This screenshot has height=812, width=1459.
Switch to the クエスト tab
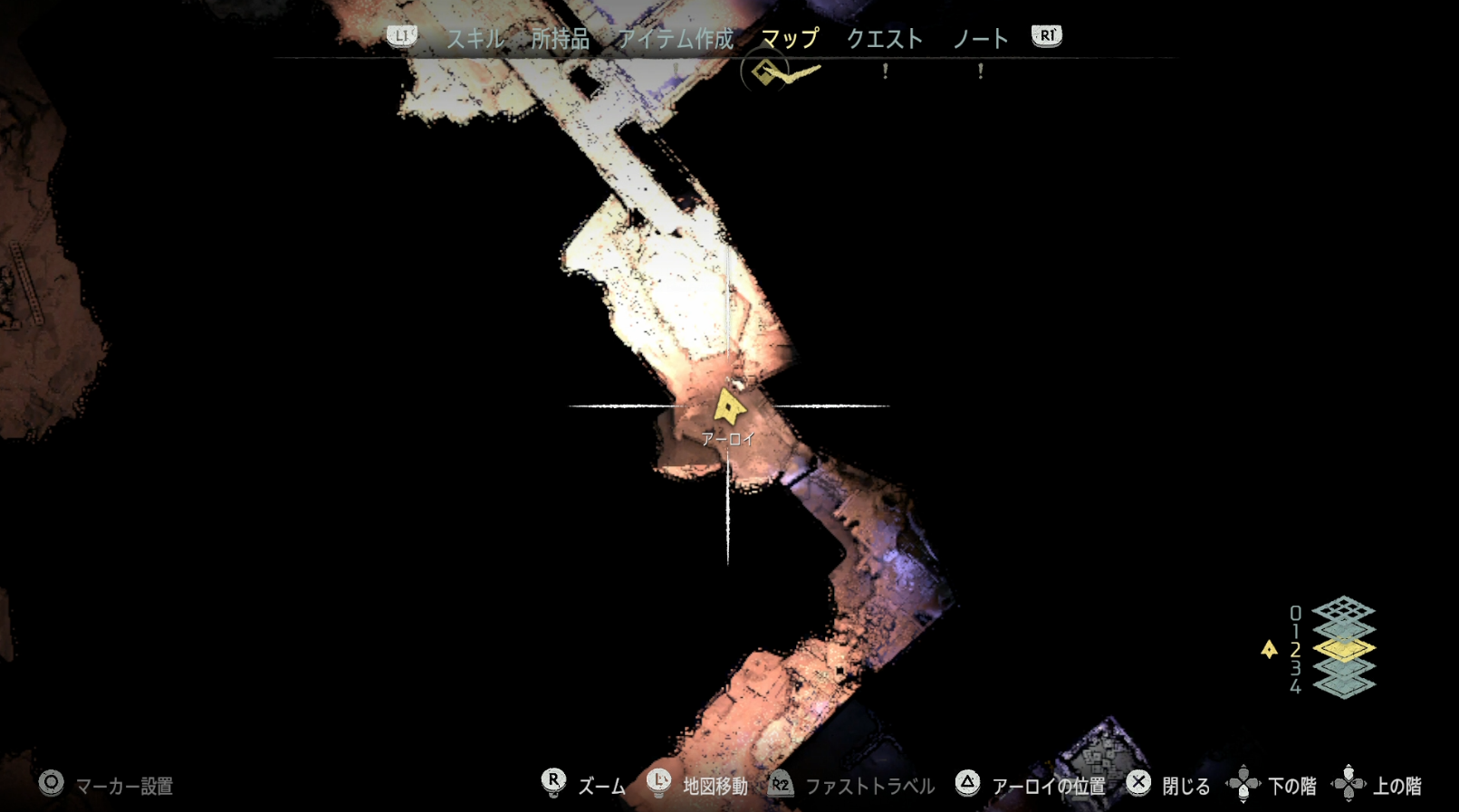click(886, 39)
